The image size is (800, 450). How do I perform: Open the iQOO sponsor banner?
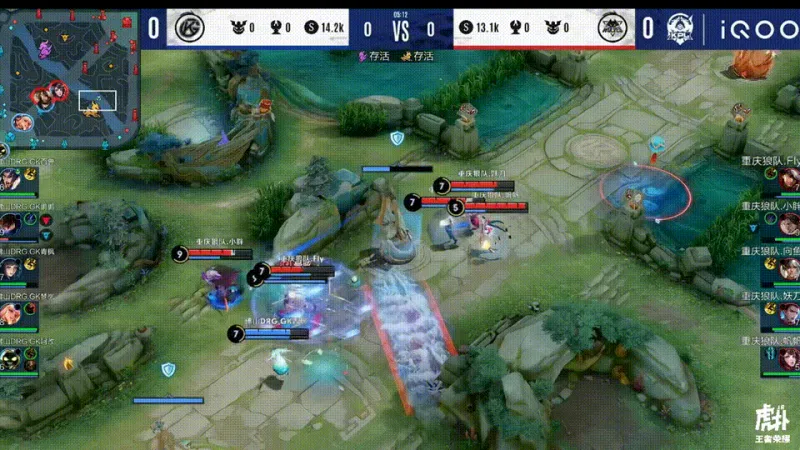click(757, 28)
